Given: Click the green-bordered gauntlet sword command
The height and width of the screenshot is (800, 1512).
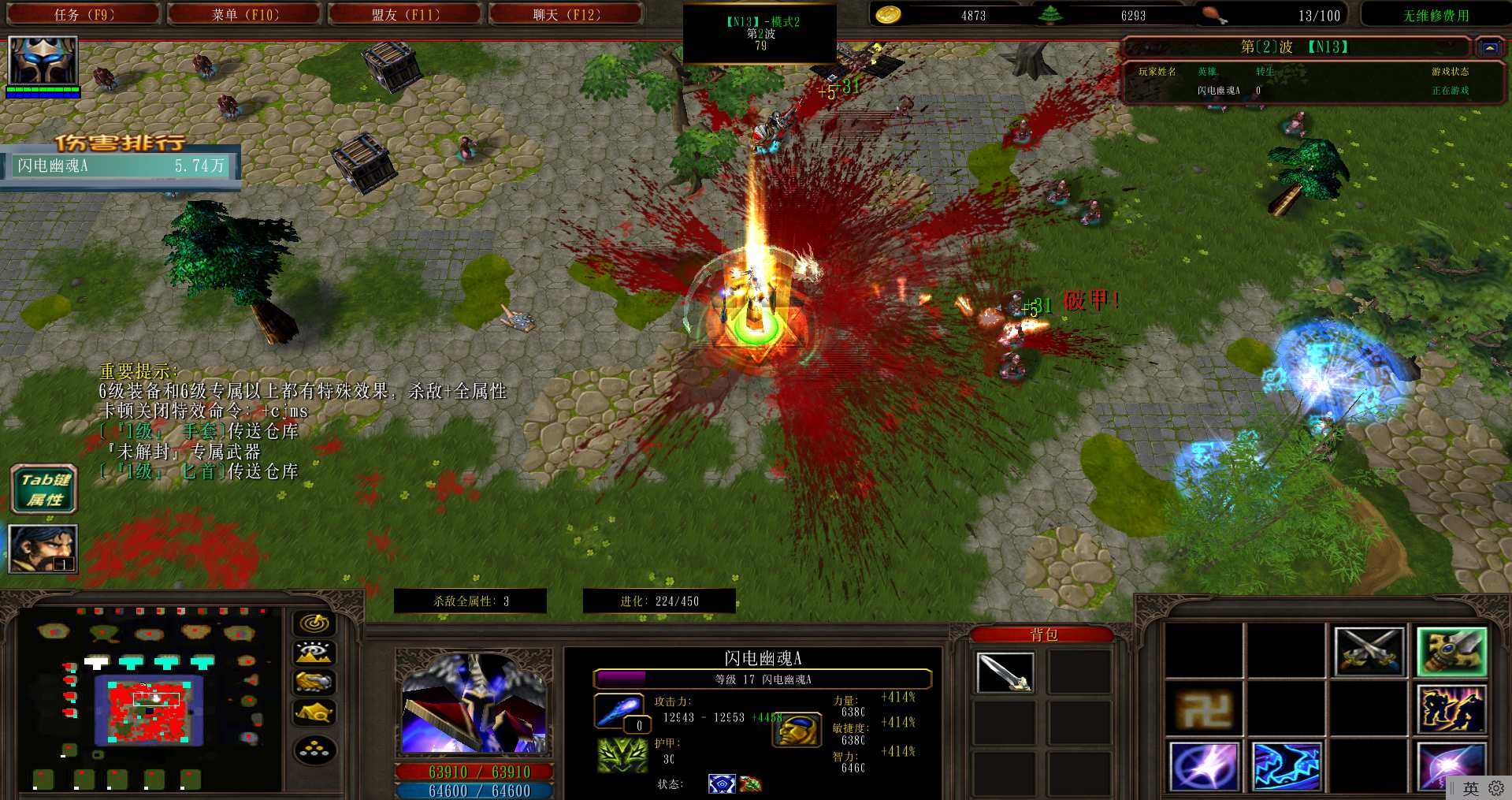Looking at the screenshot, I should click(x=1451, y=652).
